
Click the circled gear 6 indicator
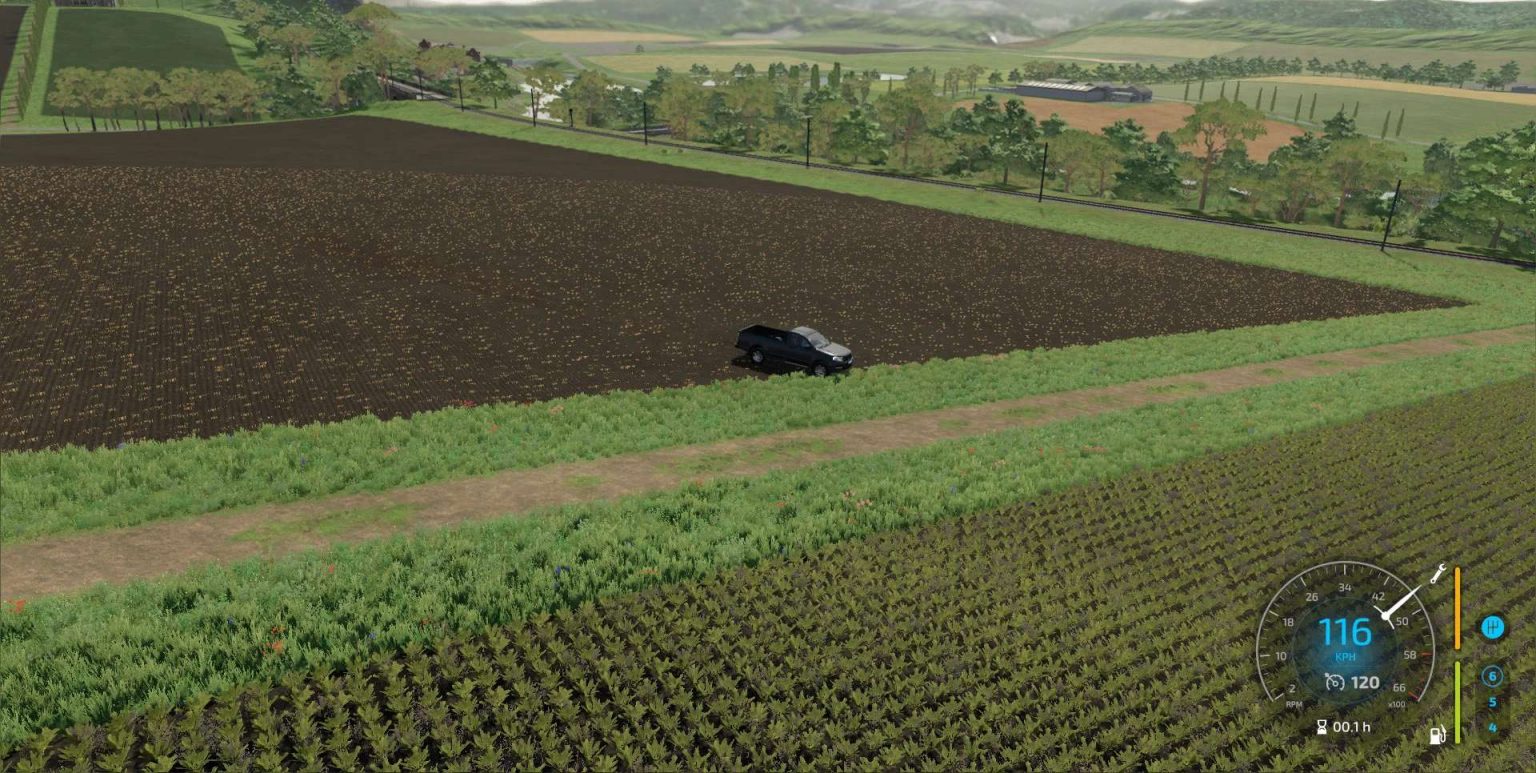(1492, 675)
